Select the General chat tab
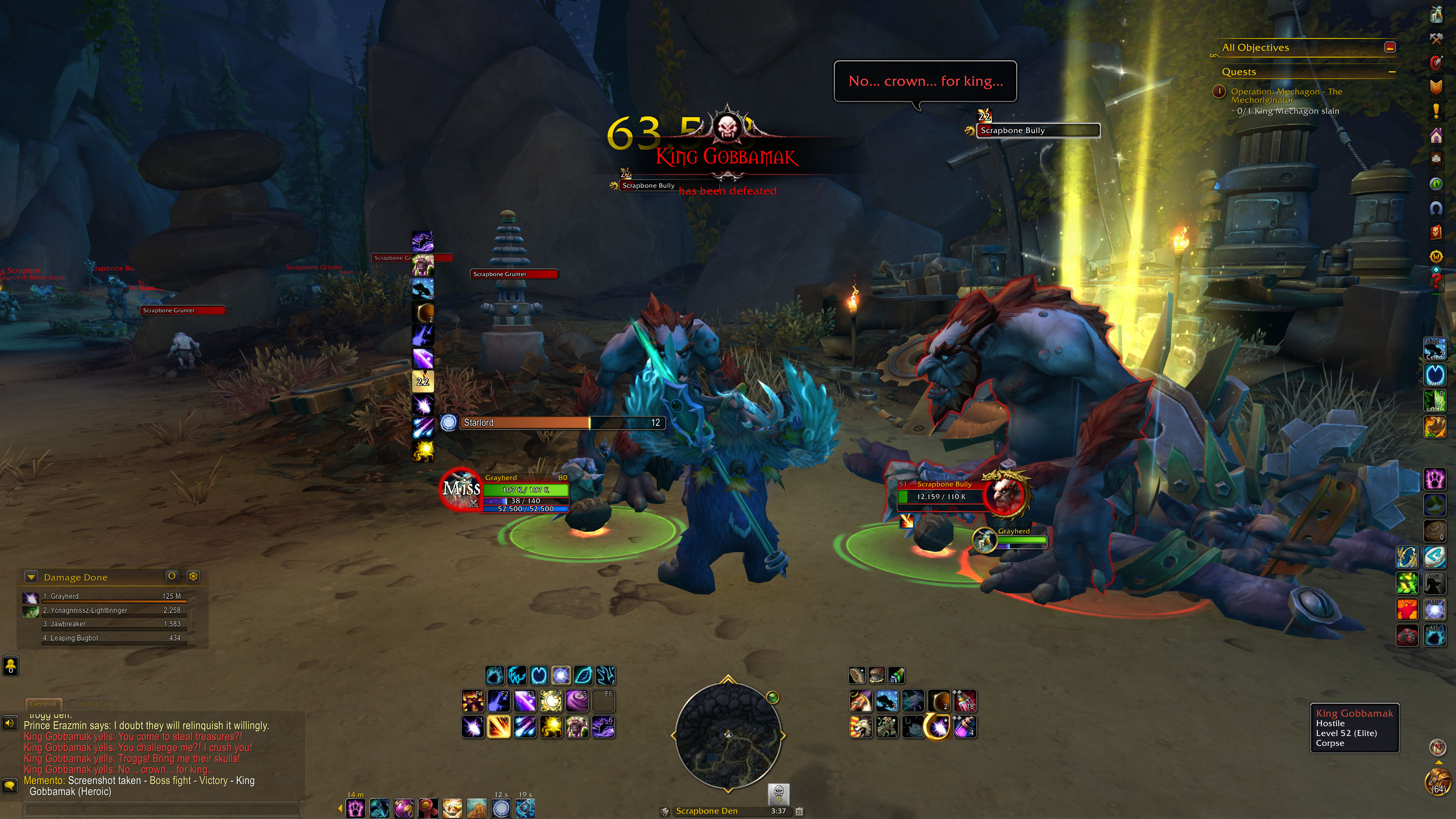This screenshot has width=1456, height=819. point(44,704)
